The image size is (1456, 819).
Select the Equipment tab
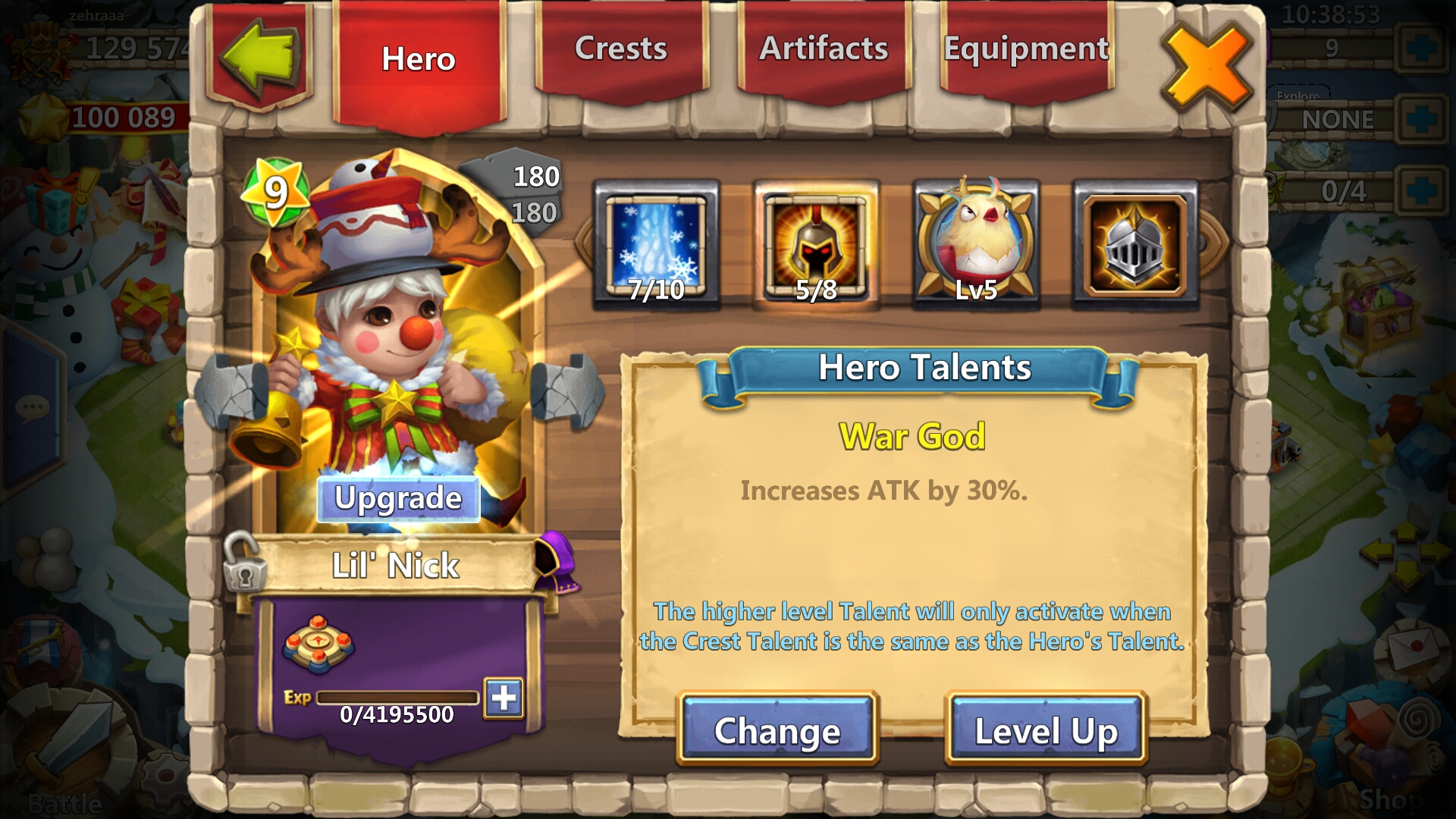point(1026,50)
